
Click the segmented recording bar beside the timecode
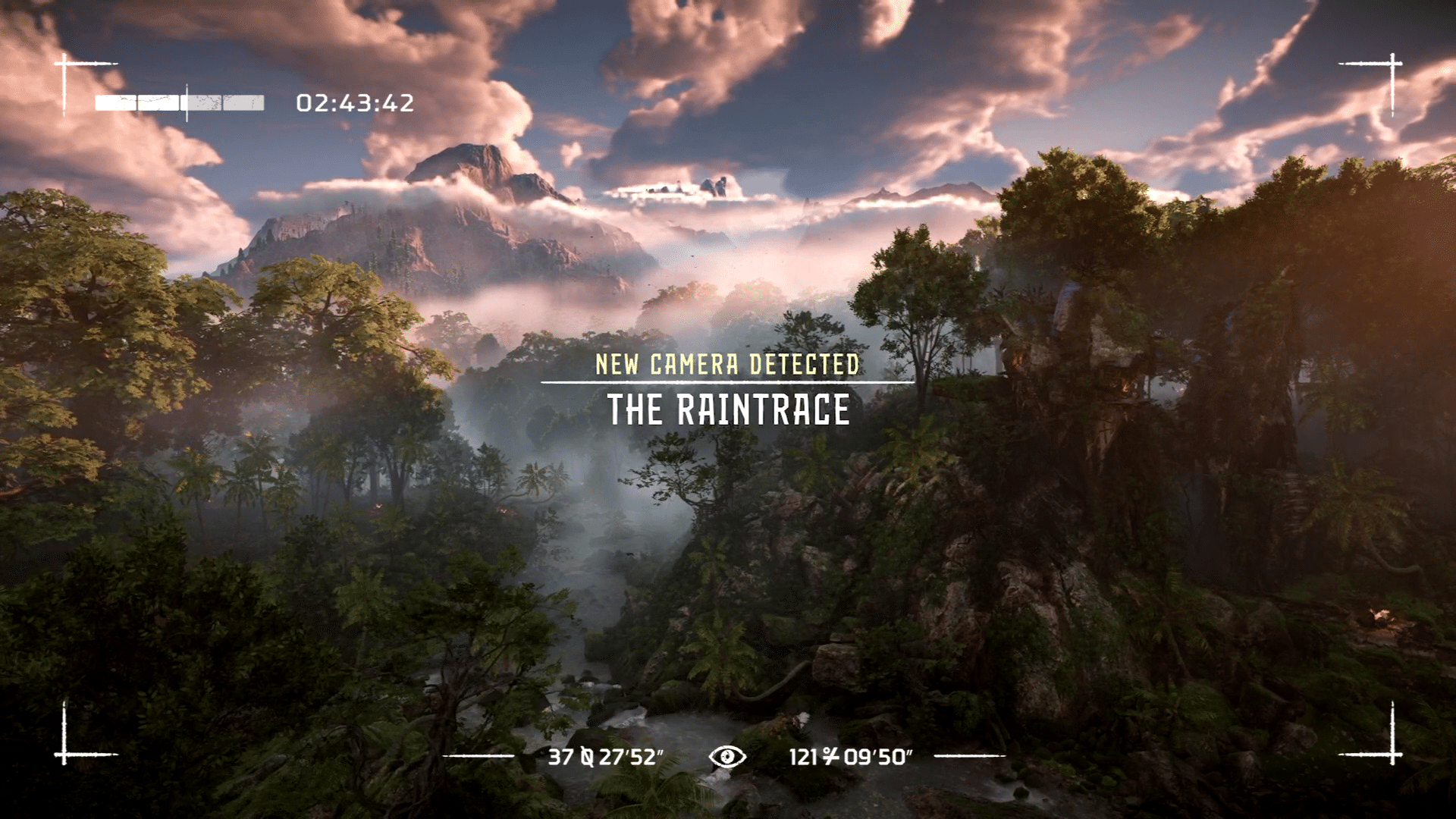180,103
